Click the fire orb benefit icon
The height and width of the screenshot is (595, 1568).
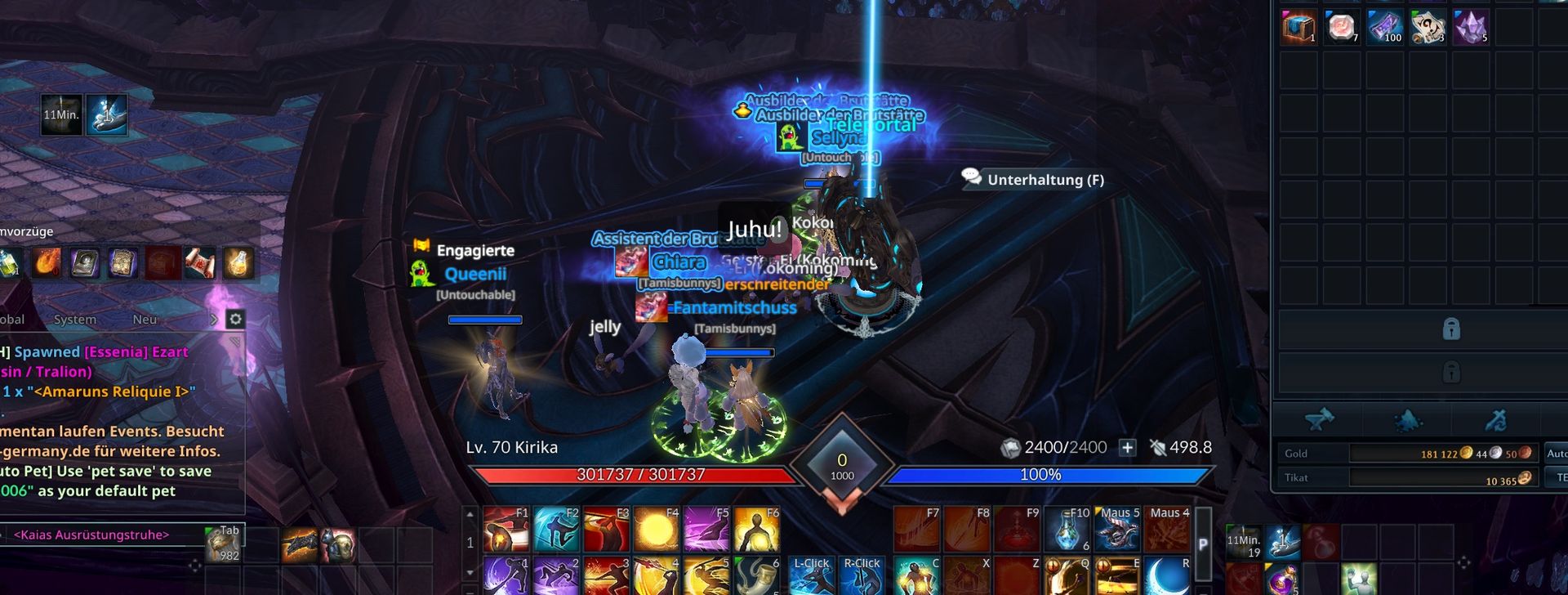click(x=47, y=263)
